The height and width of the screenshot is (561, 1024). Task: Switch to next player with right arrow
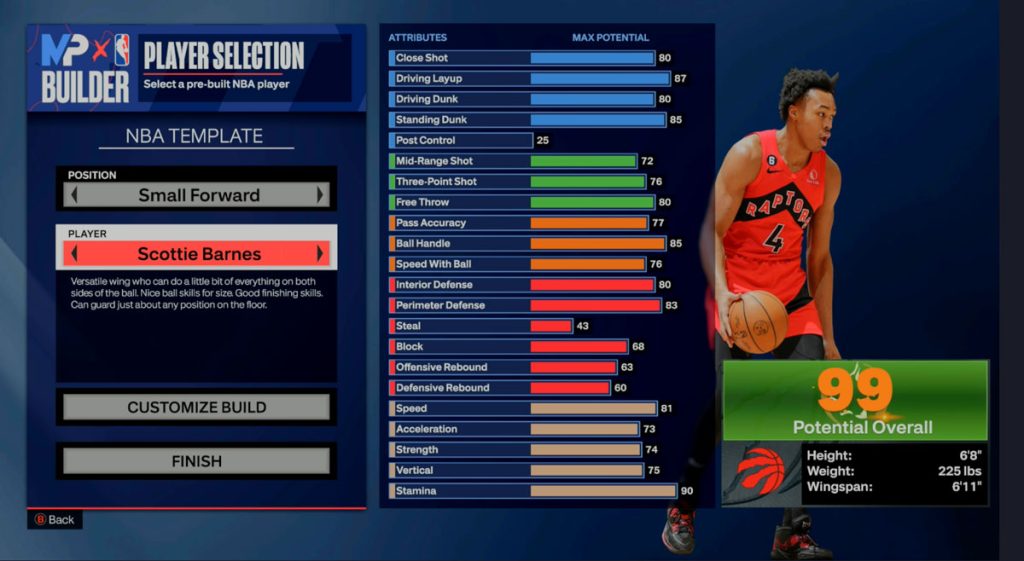321,253
